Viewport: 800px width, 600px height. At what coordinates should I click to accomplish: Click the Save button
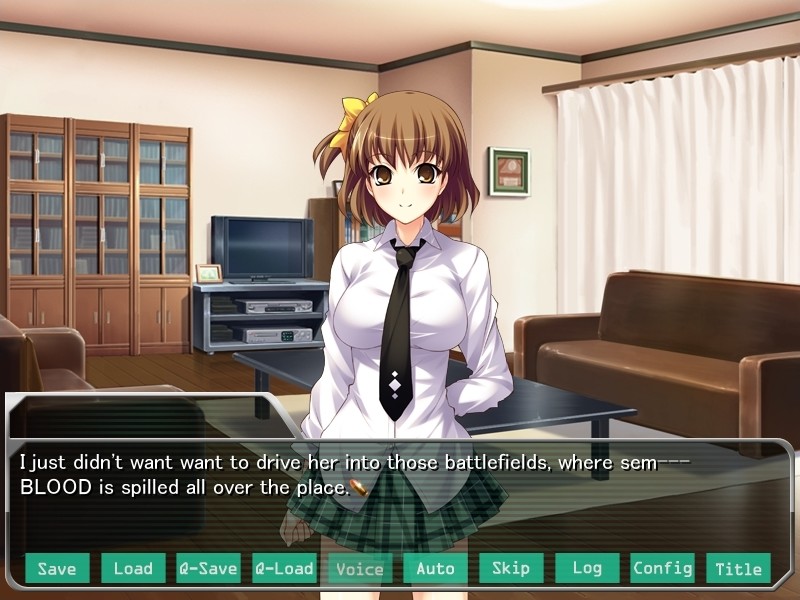57,568
